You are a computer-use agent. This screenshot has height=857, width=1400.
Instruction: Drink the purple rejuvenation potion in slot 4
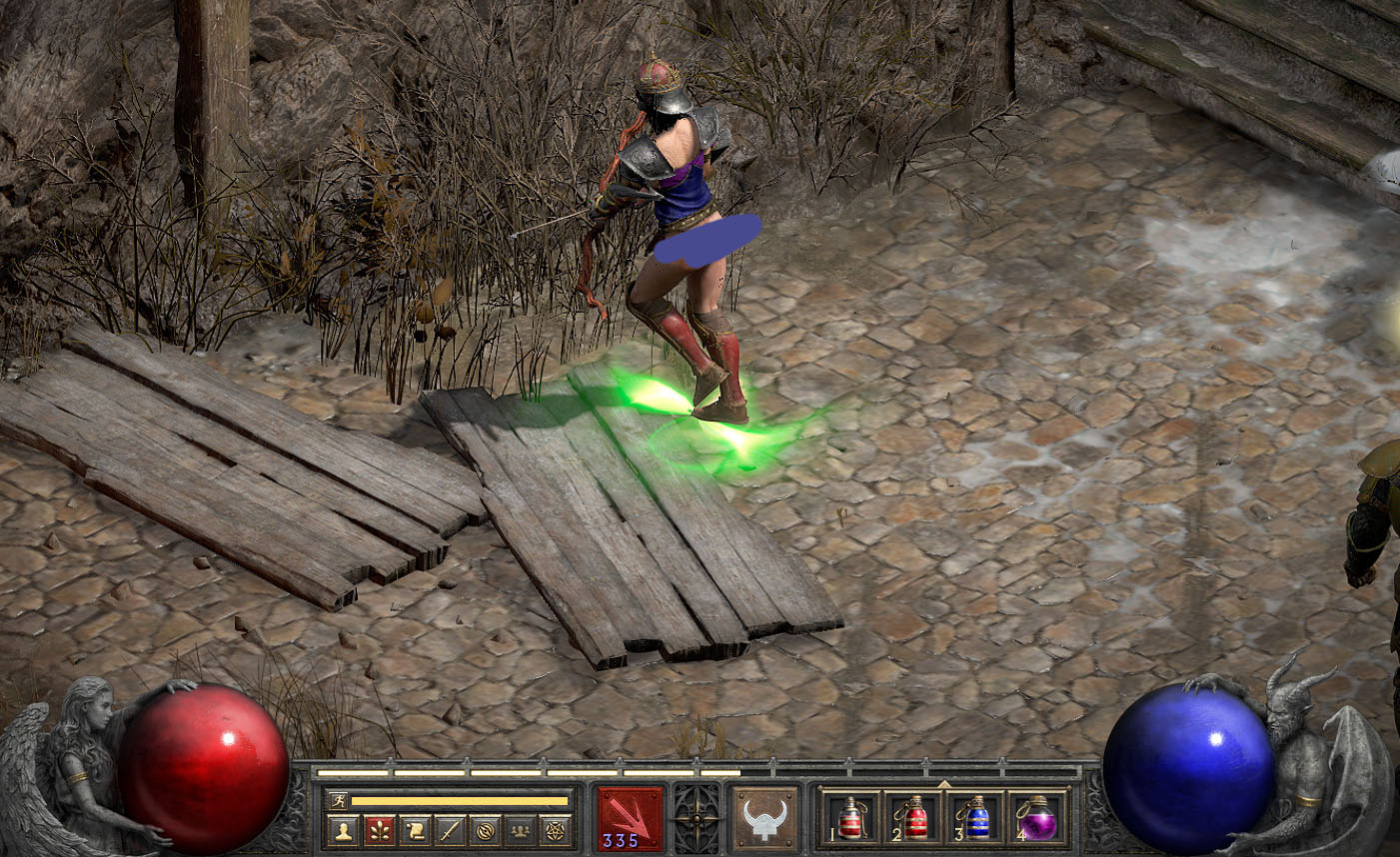[1038, 818]
